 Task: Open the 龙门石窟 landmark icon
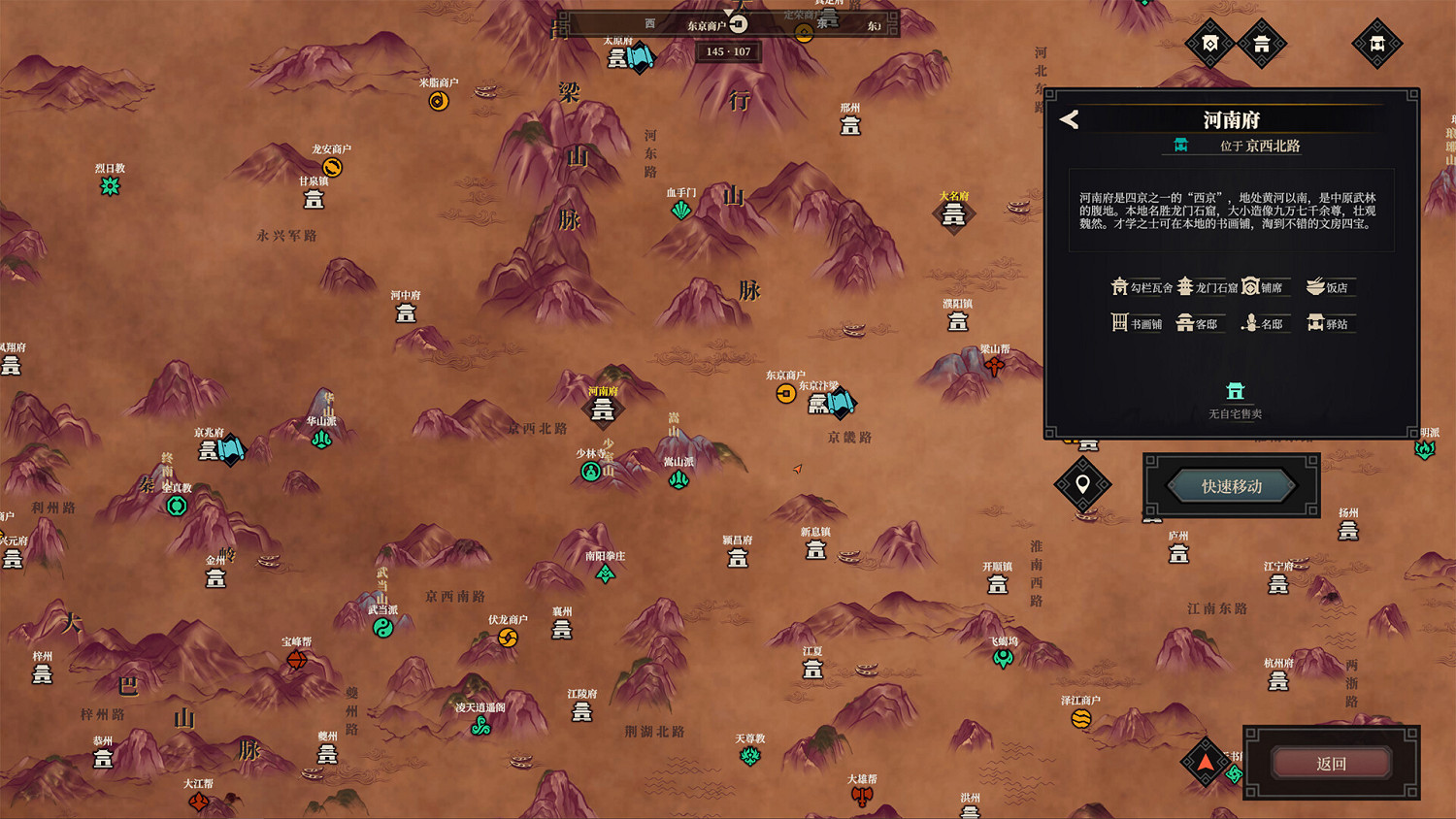point(1186,286)
